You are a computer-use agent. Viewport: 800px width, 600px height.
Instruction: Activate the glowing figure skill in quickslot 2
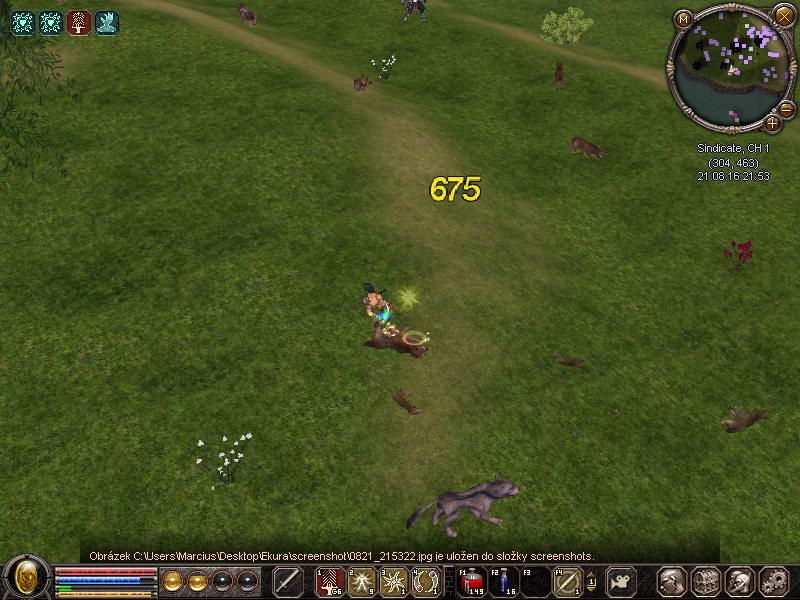[x=362, y=581]
